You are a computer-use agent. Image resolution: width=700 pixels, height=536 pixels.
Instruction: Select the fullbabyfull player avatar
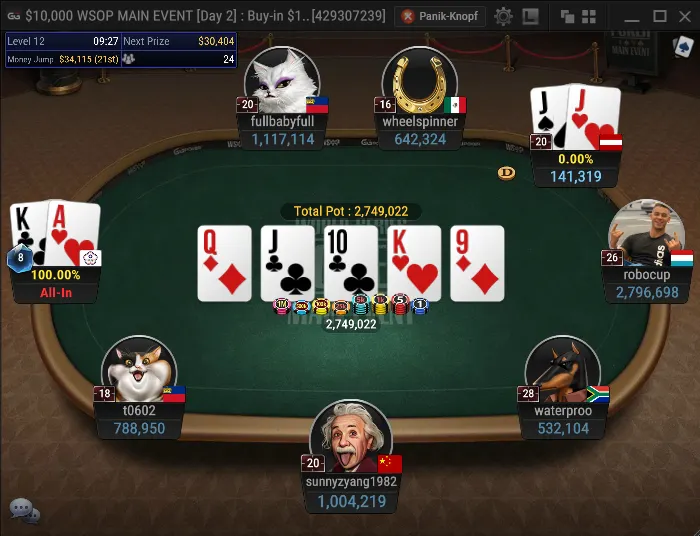point(281,80)
